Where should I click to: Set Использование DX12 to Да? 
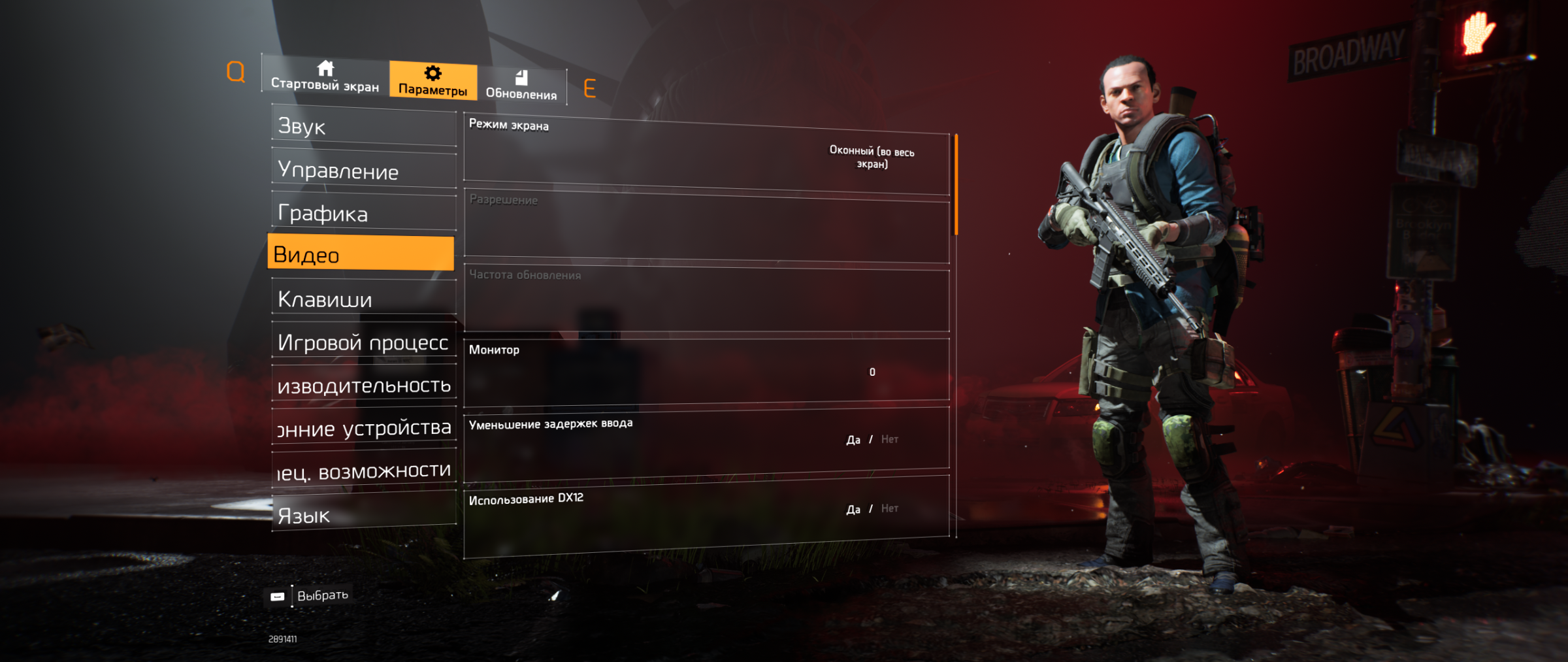[853, 509]
